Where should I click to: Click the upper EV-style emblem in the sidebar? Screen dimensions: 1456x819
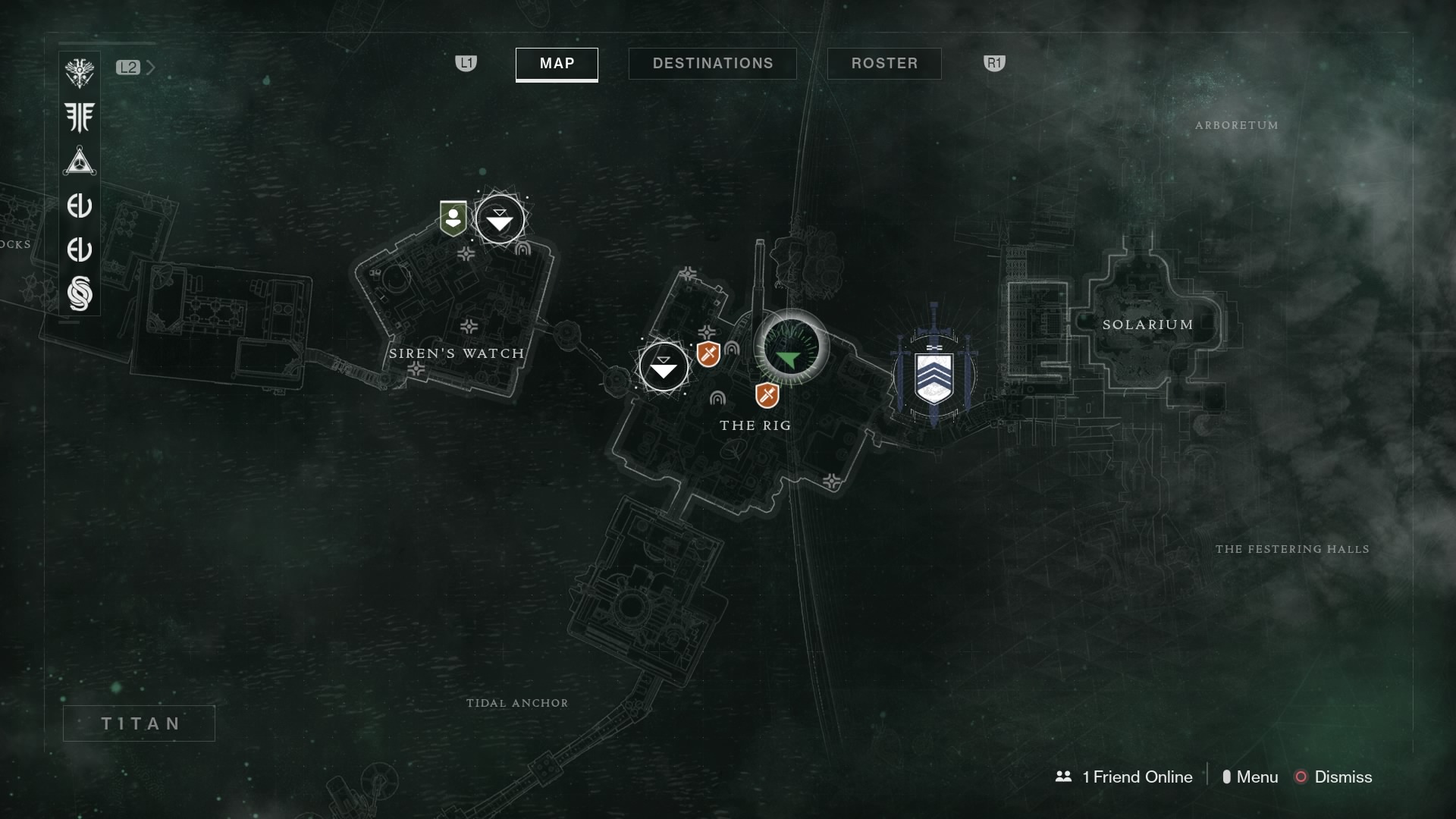[x=80, y=206]
